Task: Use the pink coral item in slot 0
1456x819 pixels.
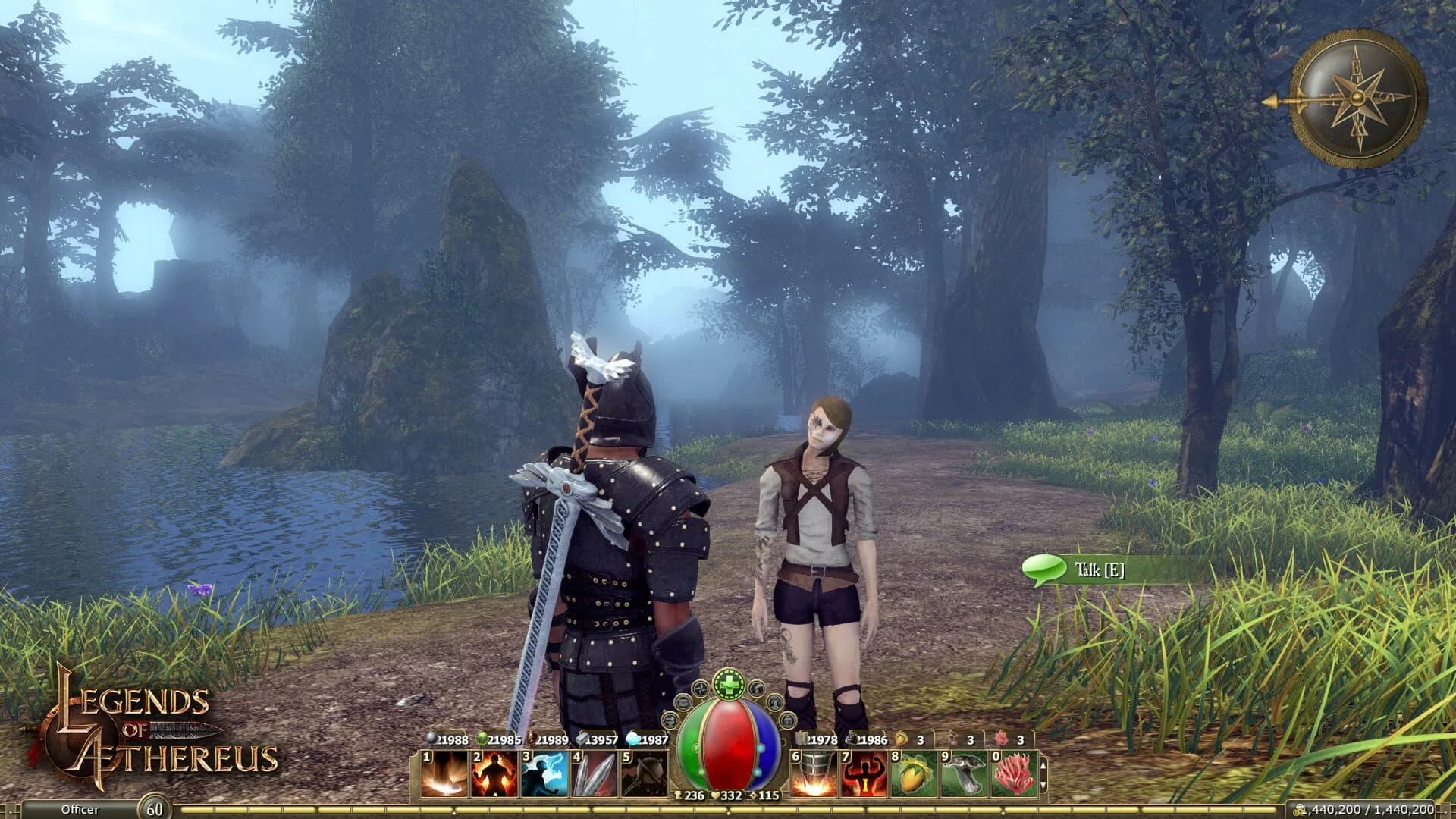Action: tap(1015, 775)
